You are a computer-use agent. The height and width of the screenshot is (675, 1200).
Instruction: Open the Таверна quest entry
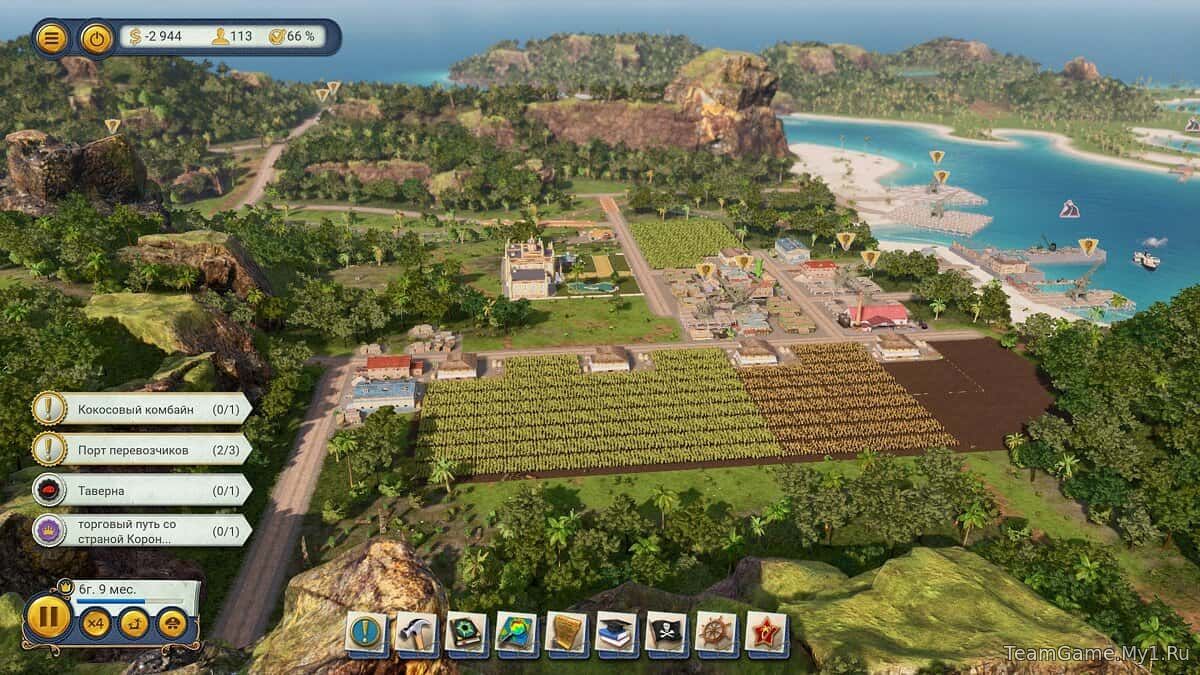click(140, 490)
